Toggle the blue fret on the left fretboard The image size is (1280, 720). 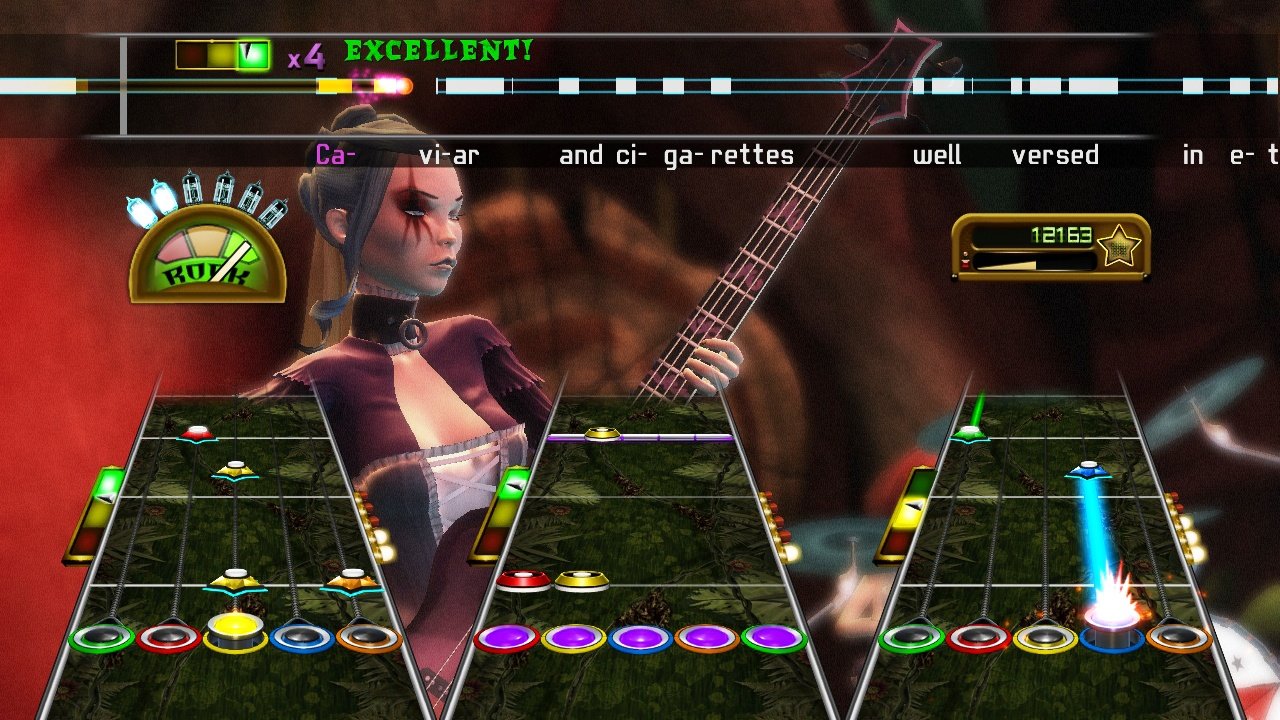tap(300, 634)
